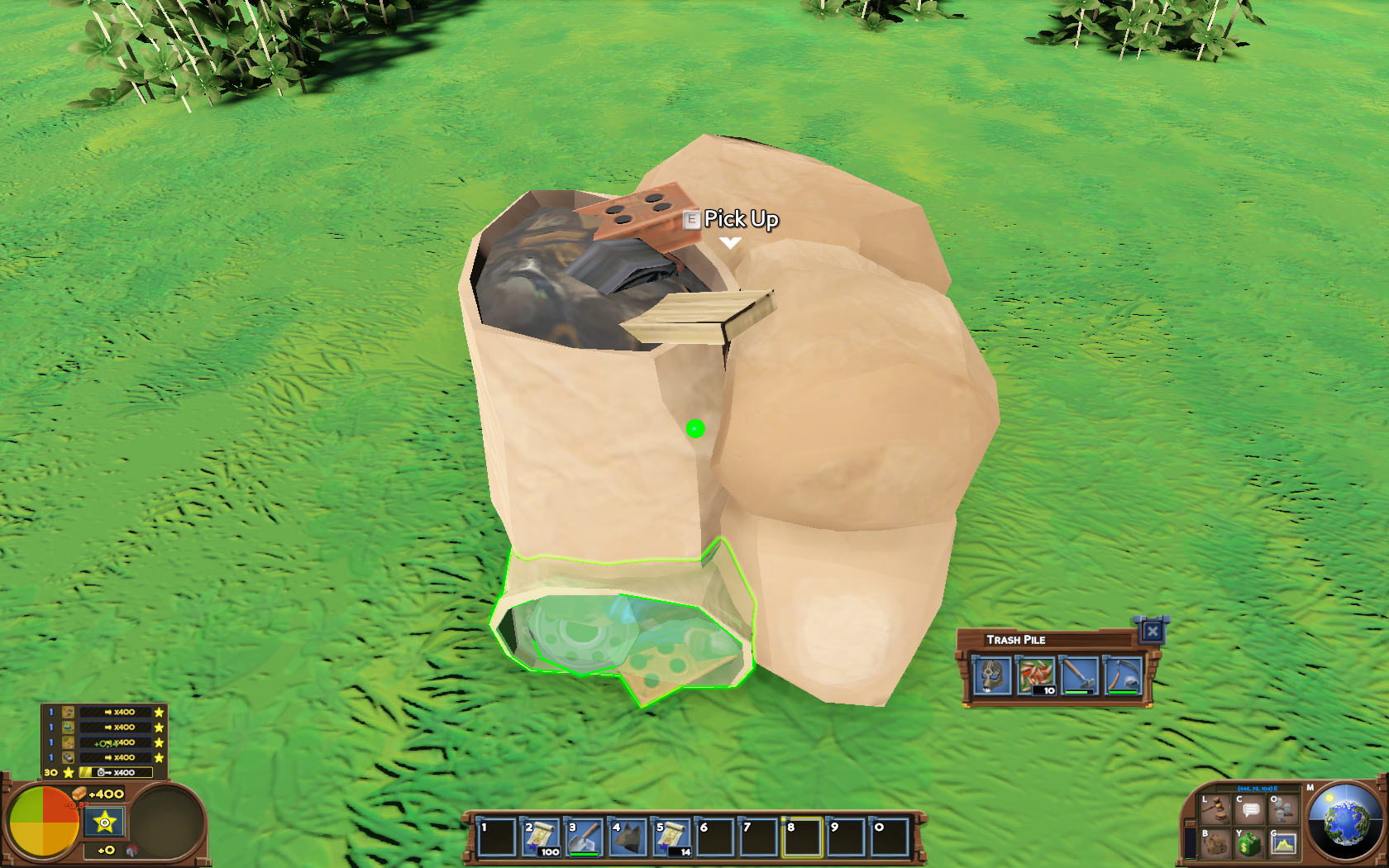The width and height of the screenshot is (1389, 868).
Task: Select the seeds stack in Trash Pile
Action: [x=1035, y=675]
